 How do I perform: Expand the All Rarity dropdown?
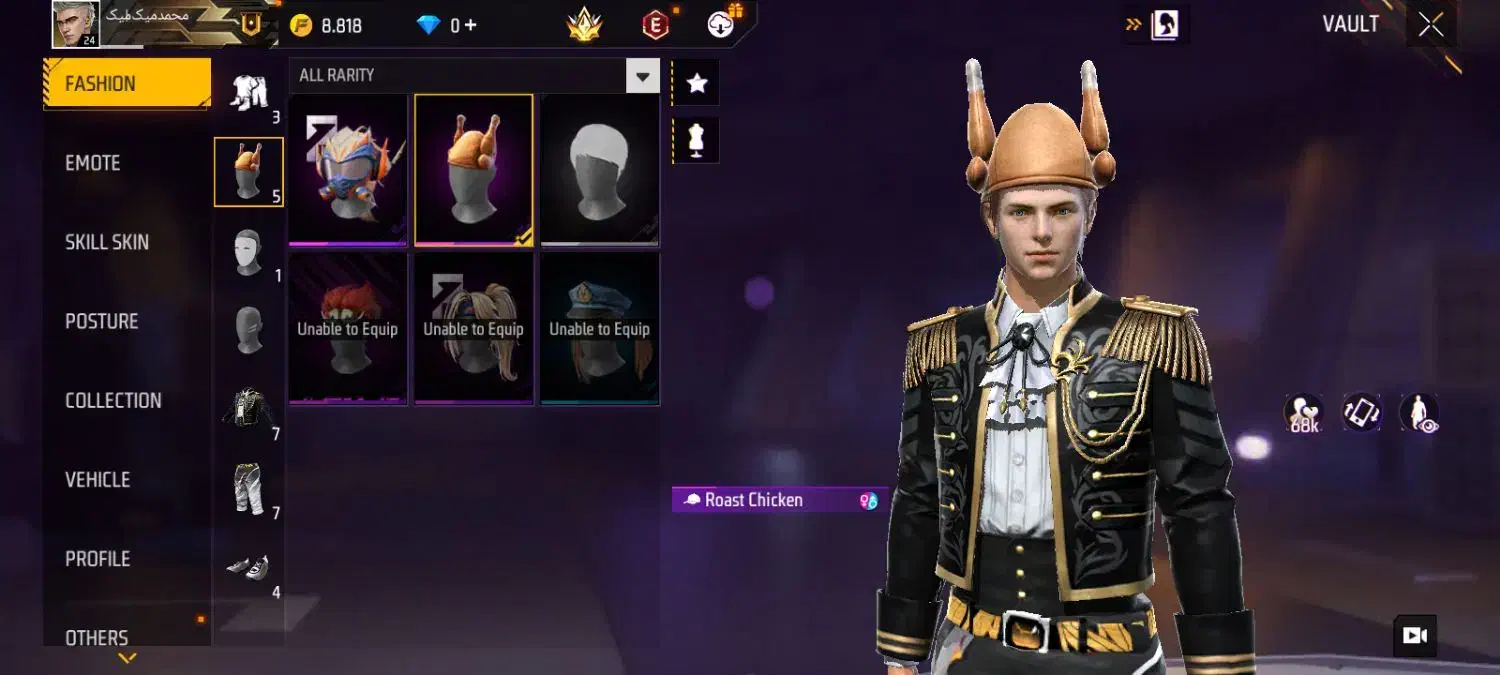(x=642, y=76)
